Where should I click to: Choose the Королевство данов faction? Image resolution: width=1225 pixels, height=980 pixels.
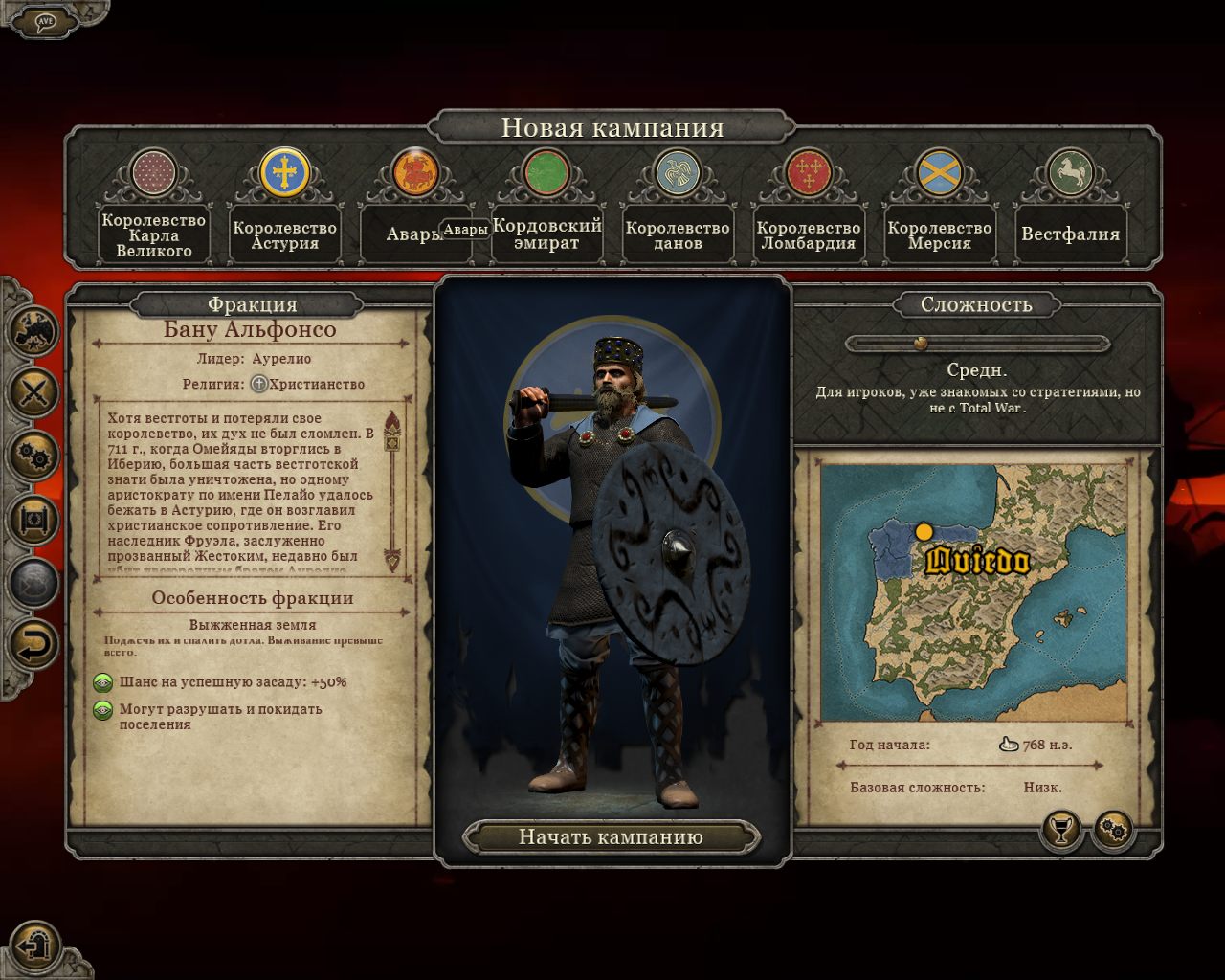[678, 173]
